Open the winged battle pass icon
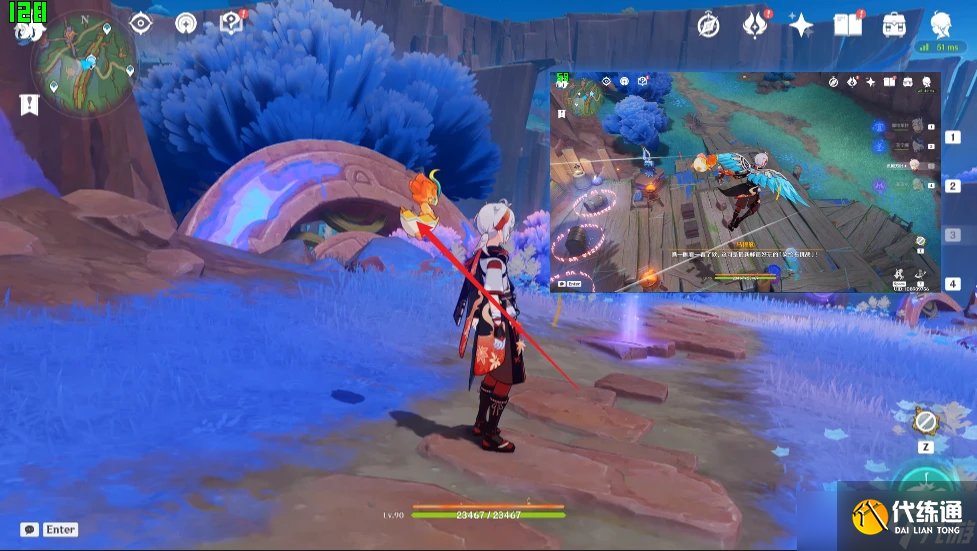 pyautogui.click(x=755, y=25)
